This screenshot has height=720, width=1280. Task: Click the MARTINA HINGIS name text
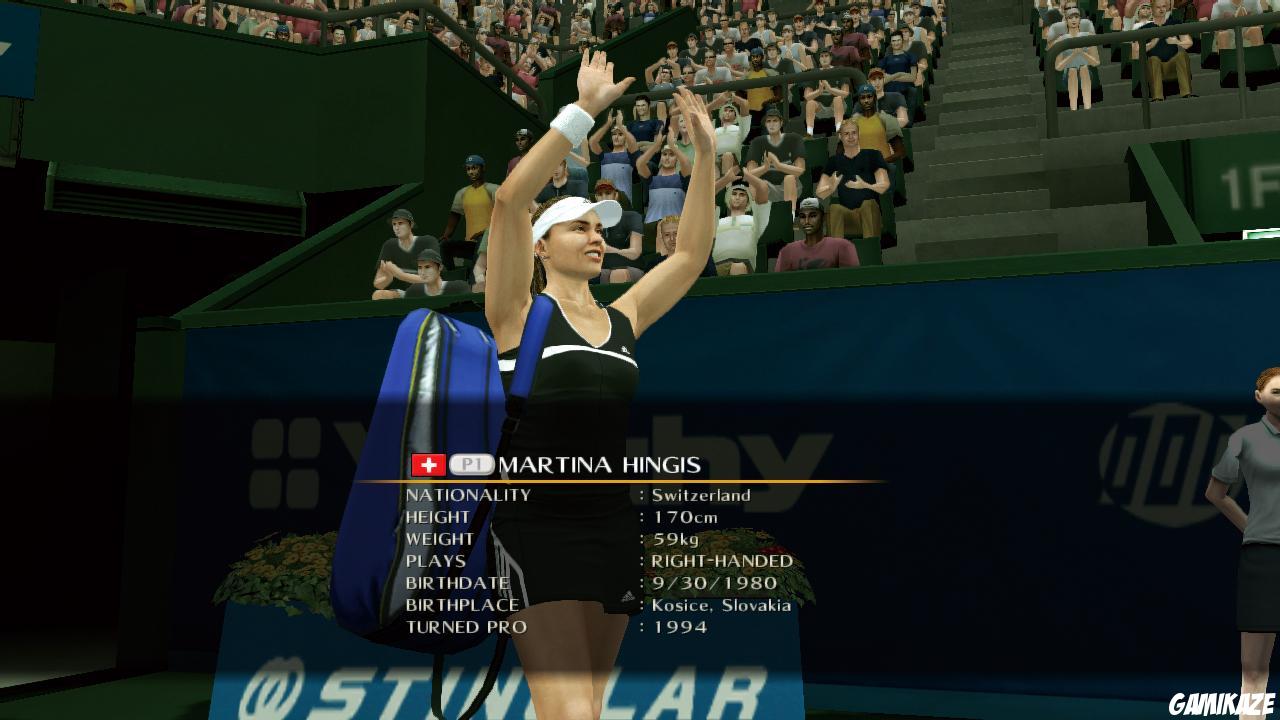(596, 463)
